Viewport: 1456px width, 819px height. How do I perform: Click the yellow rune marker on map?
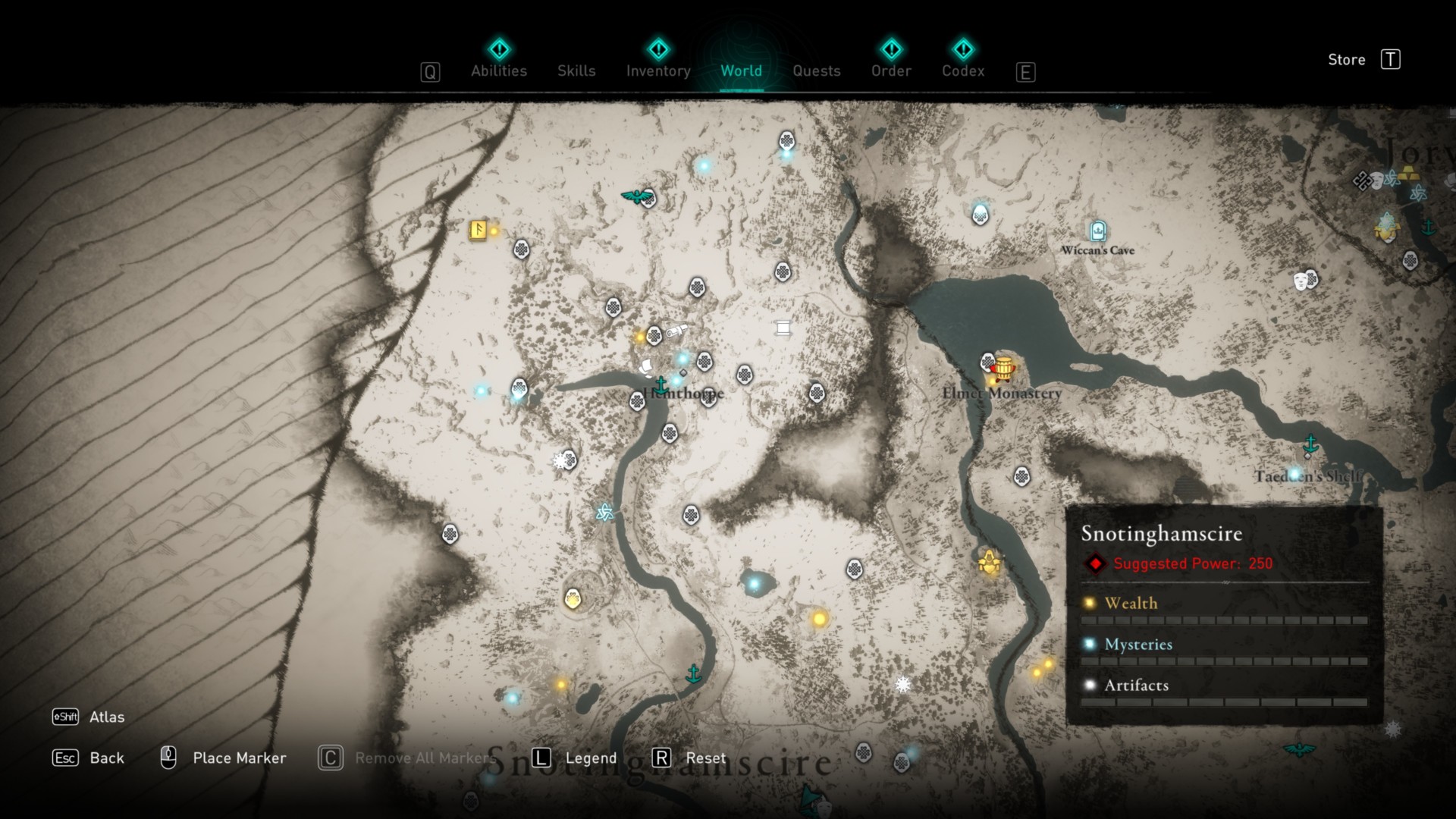click(x=478, y=229)
